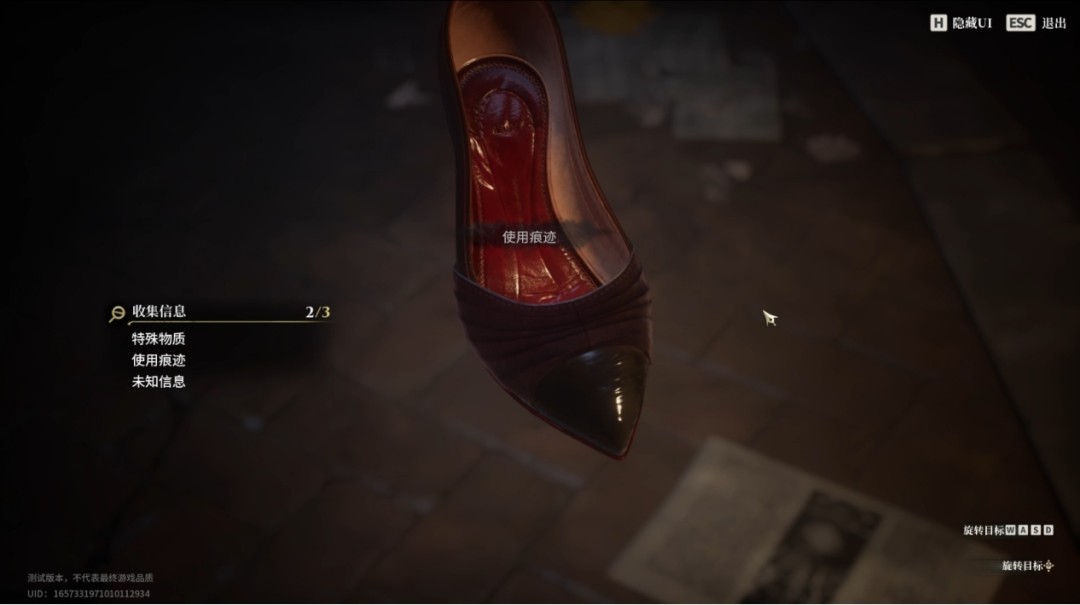
Task: Click the 隐藏UI hide interface button
Action: pos(961,23)
